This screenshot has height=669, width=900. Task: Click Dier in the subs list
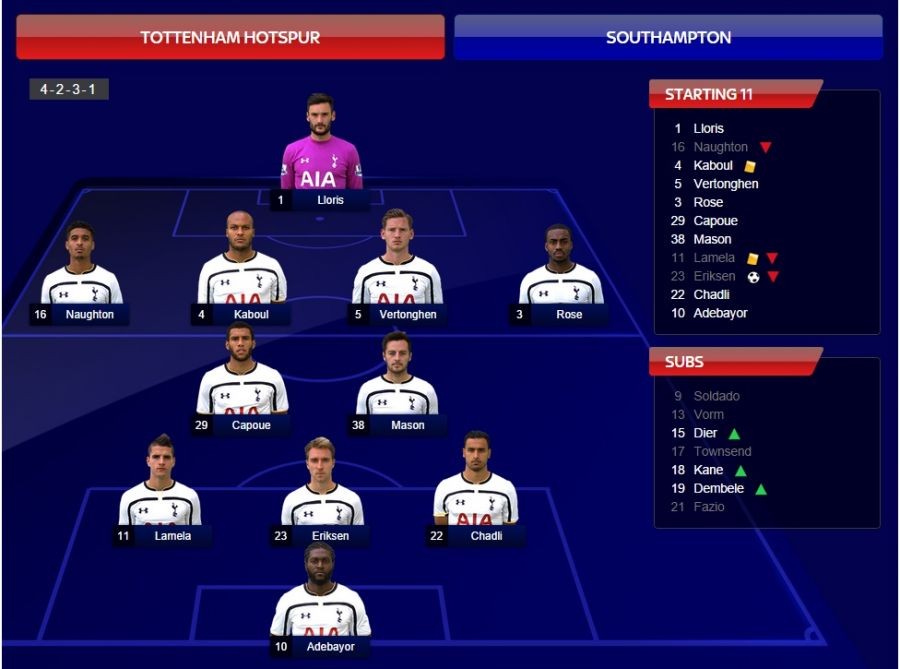704,433
